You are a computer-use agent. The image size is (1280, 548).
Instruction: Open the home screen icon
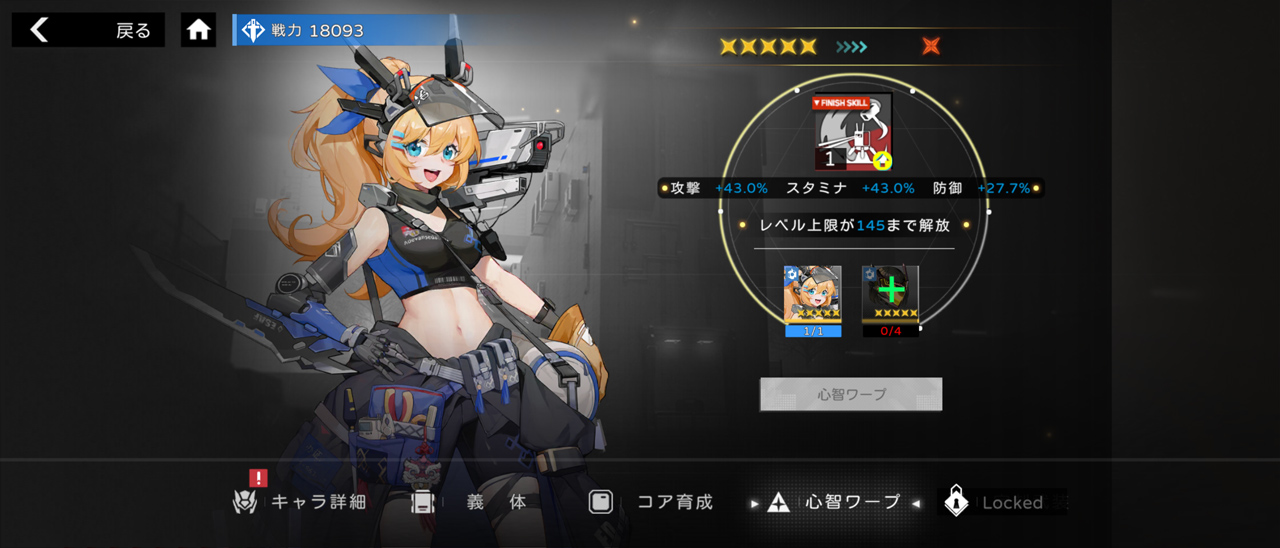click(x=198, y=30)
